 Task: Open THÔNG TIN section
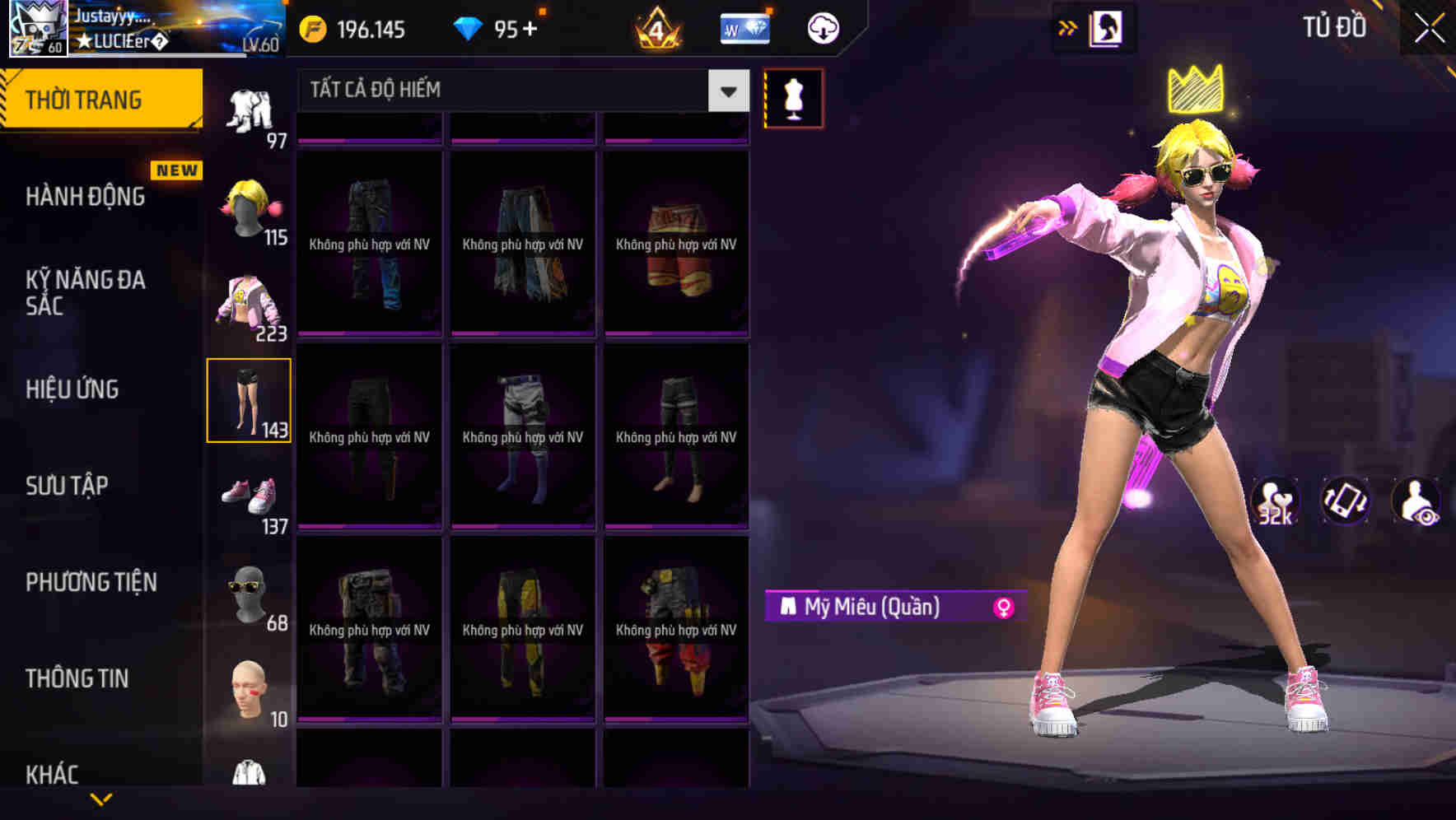[77, 678]
